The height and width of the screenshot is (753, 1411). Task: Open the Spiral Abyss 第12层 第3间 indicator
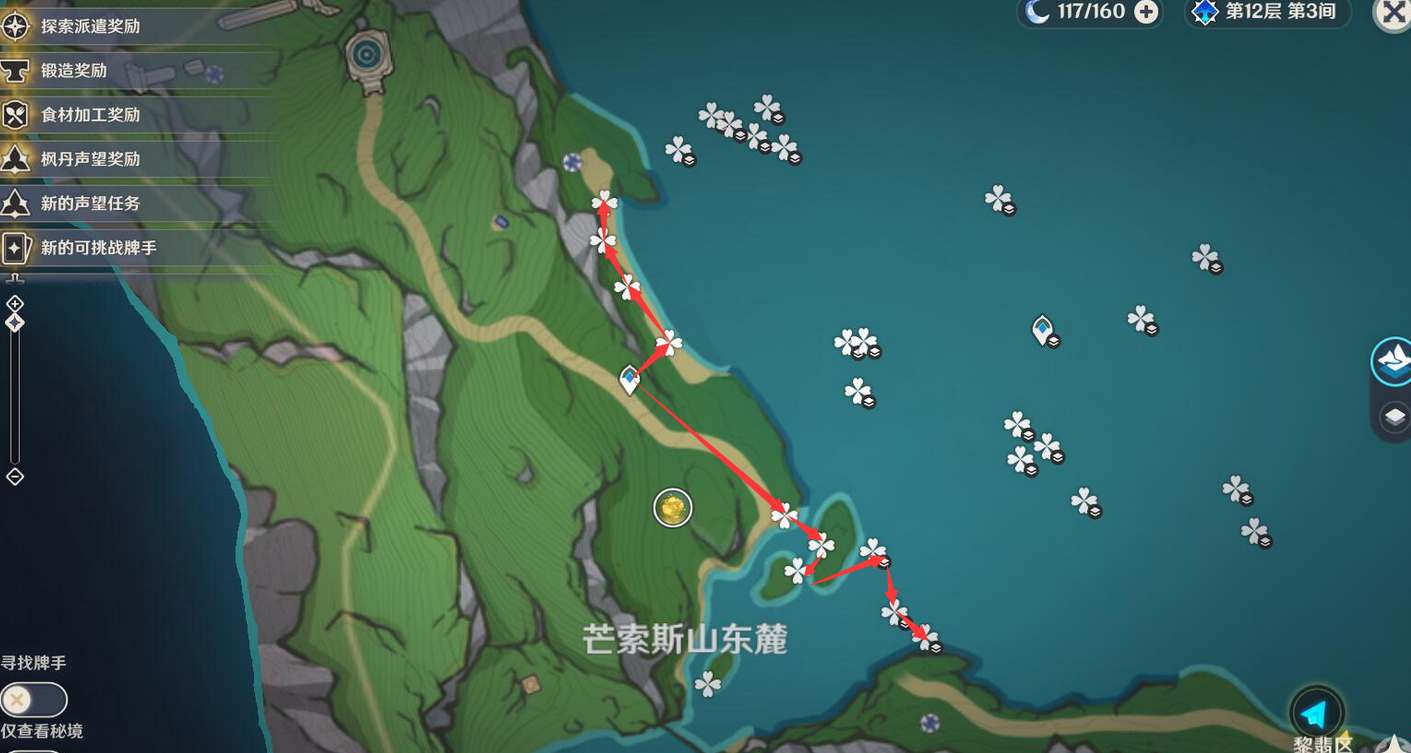point(1268,12)
